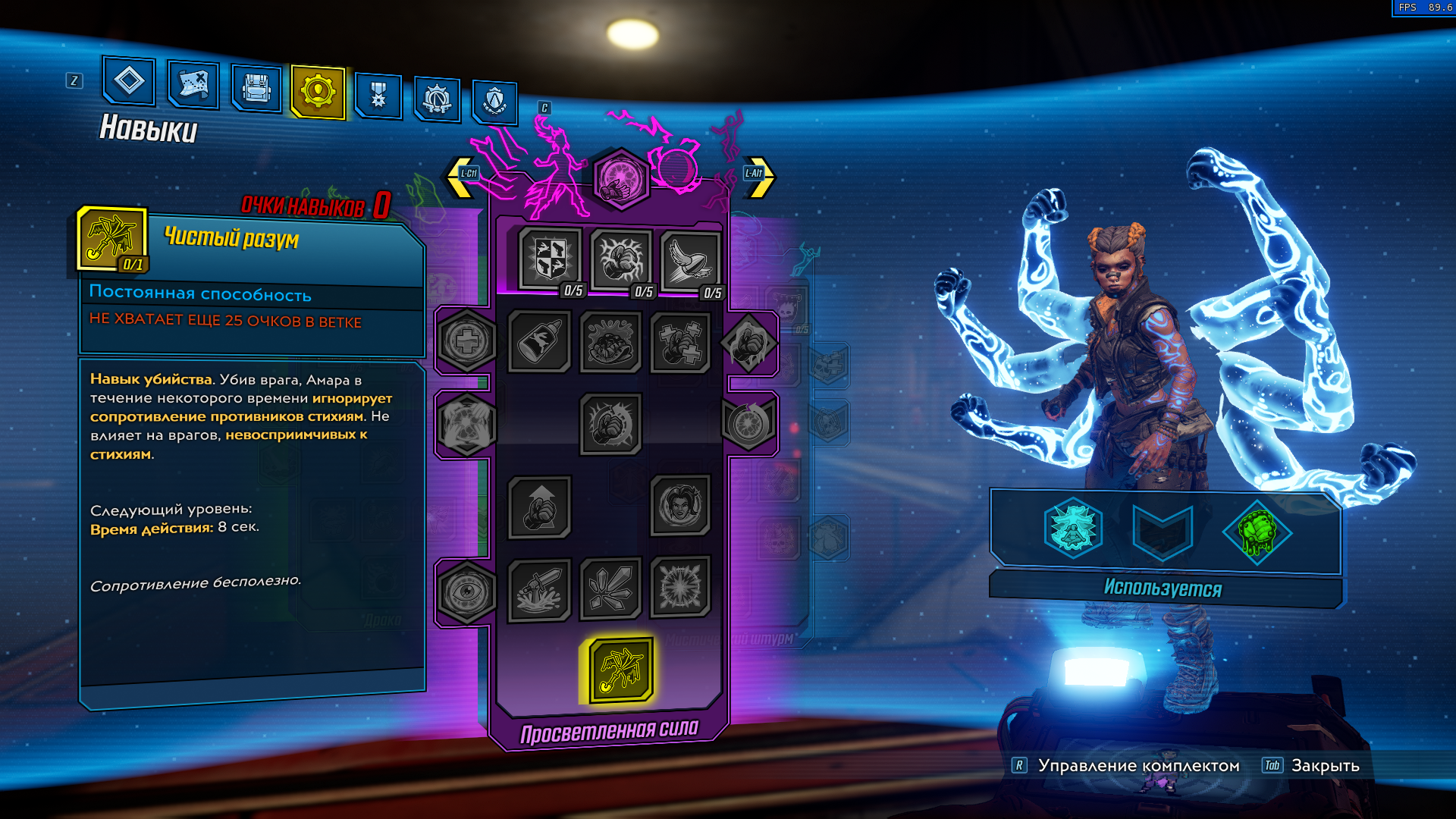Click the equipped meditating figure action skill slot
Image resolution: width=1456 pixels, height=819 pixels.
1073,529
